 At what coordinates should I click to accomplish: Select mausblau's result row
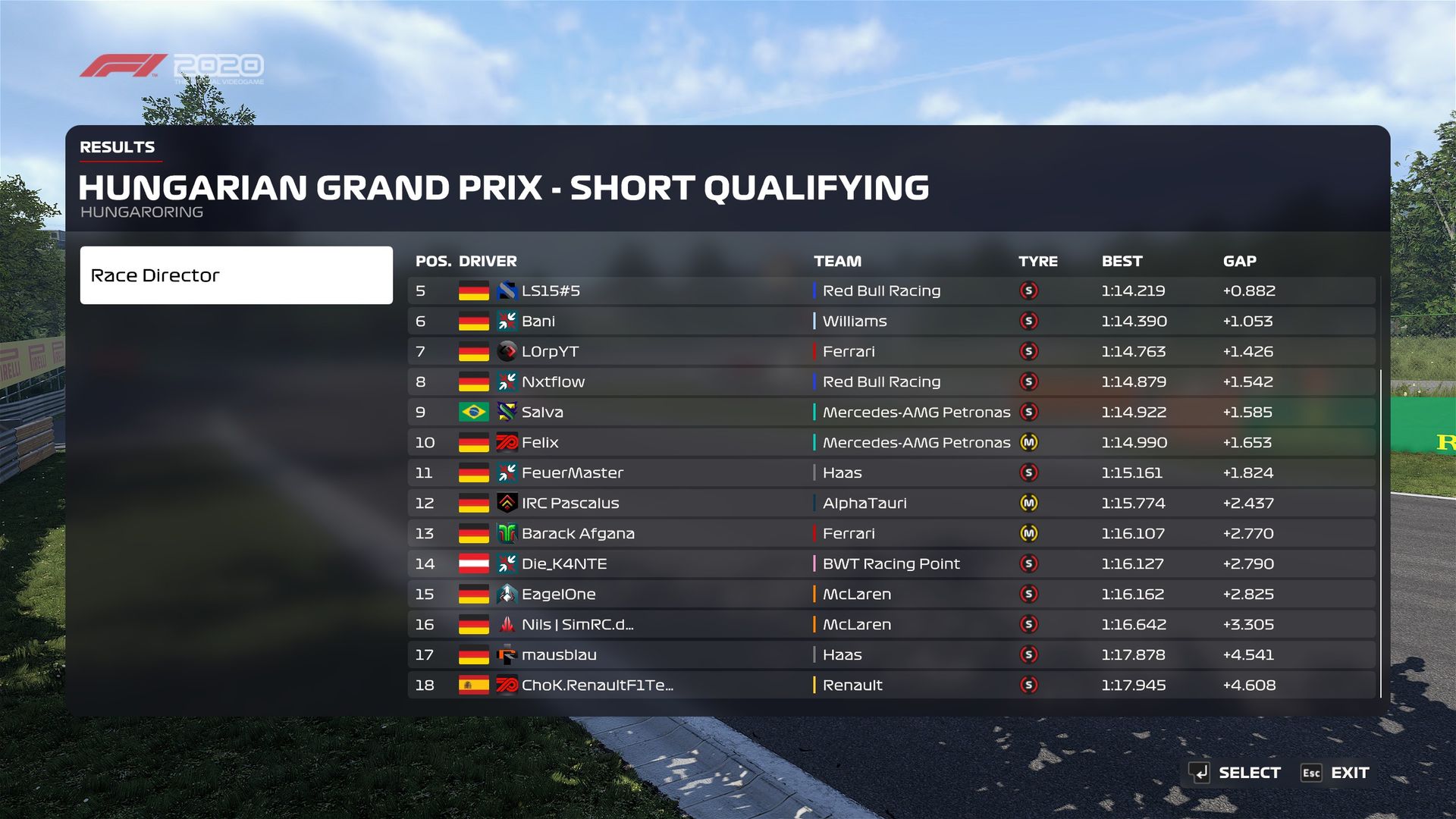[890, 654]
